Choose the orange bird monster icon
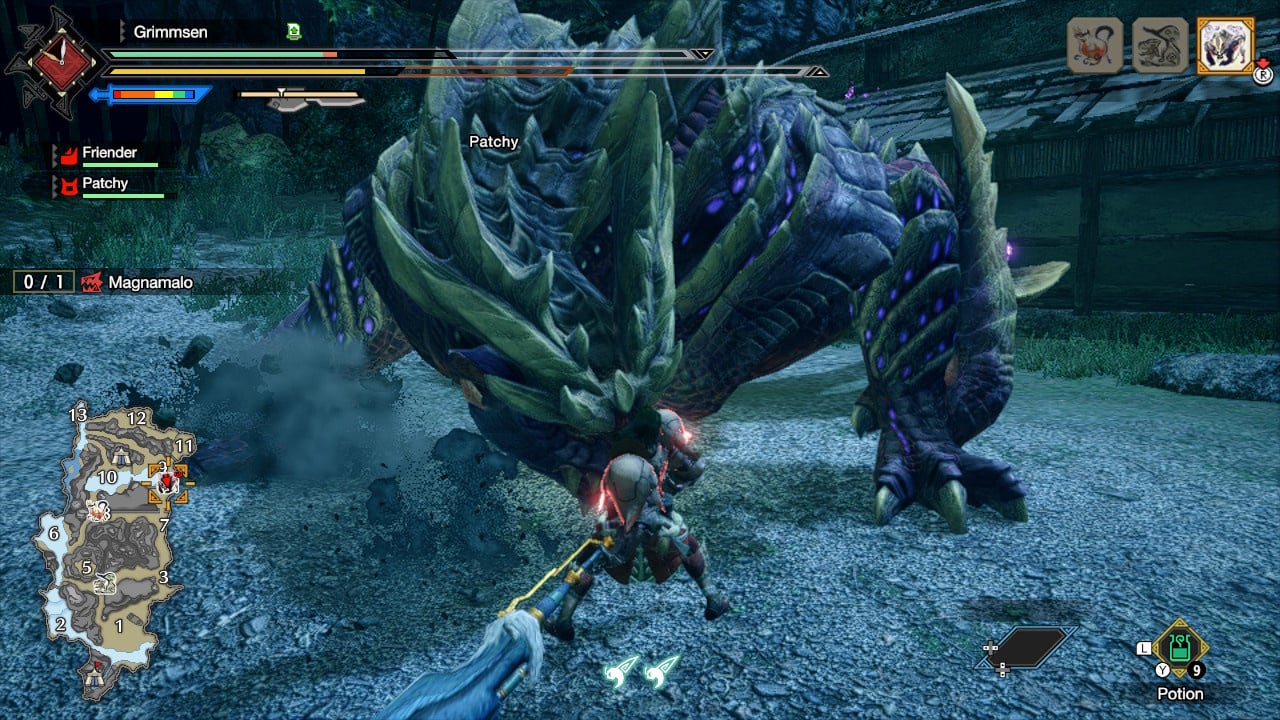Screen dimensions: 1280x720 (x=1095, y=45)
